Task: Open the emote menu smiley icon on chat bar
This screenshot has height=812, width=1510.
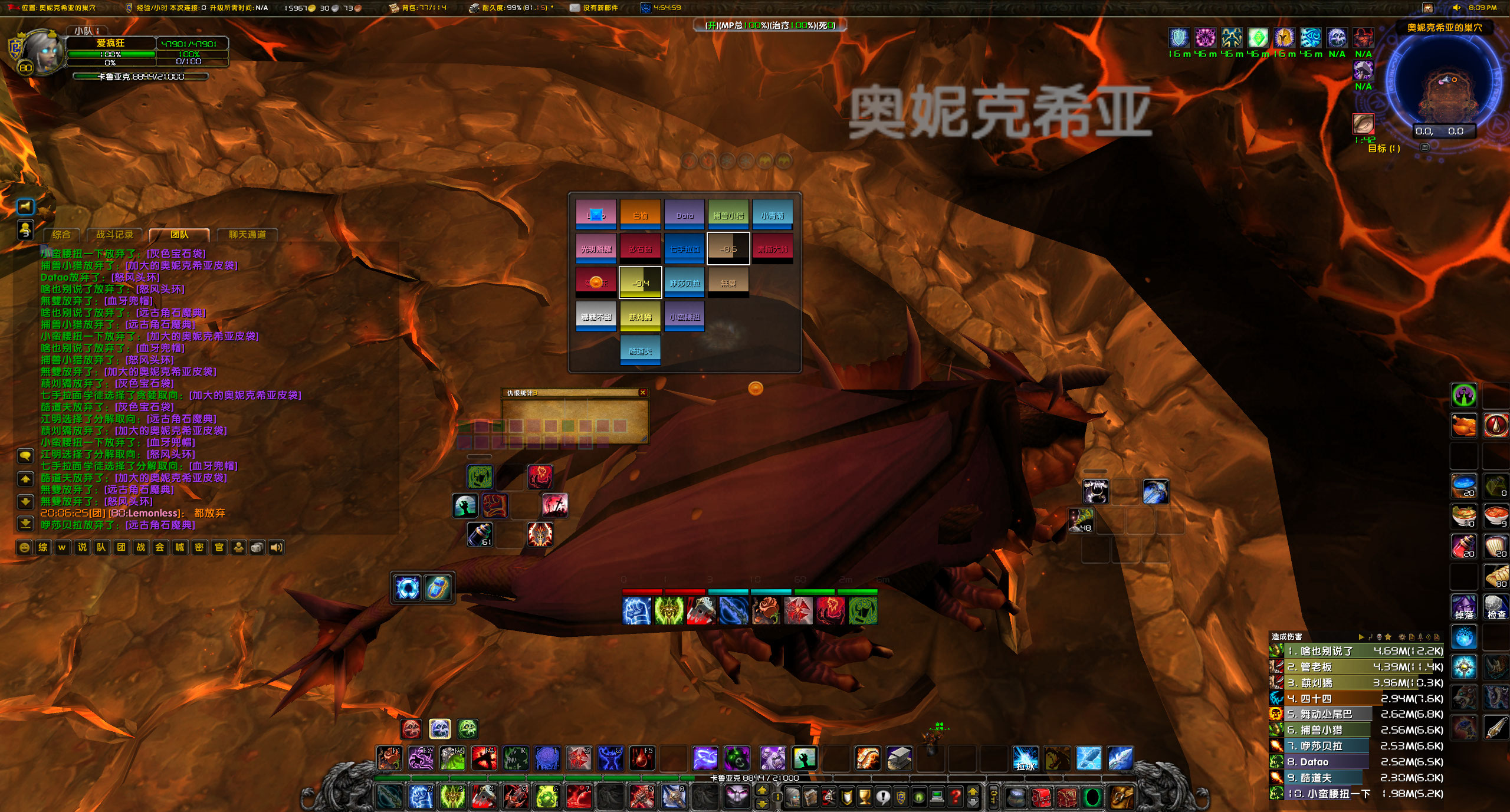Action: [x=24, y=547]
